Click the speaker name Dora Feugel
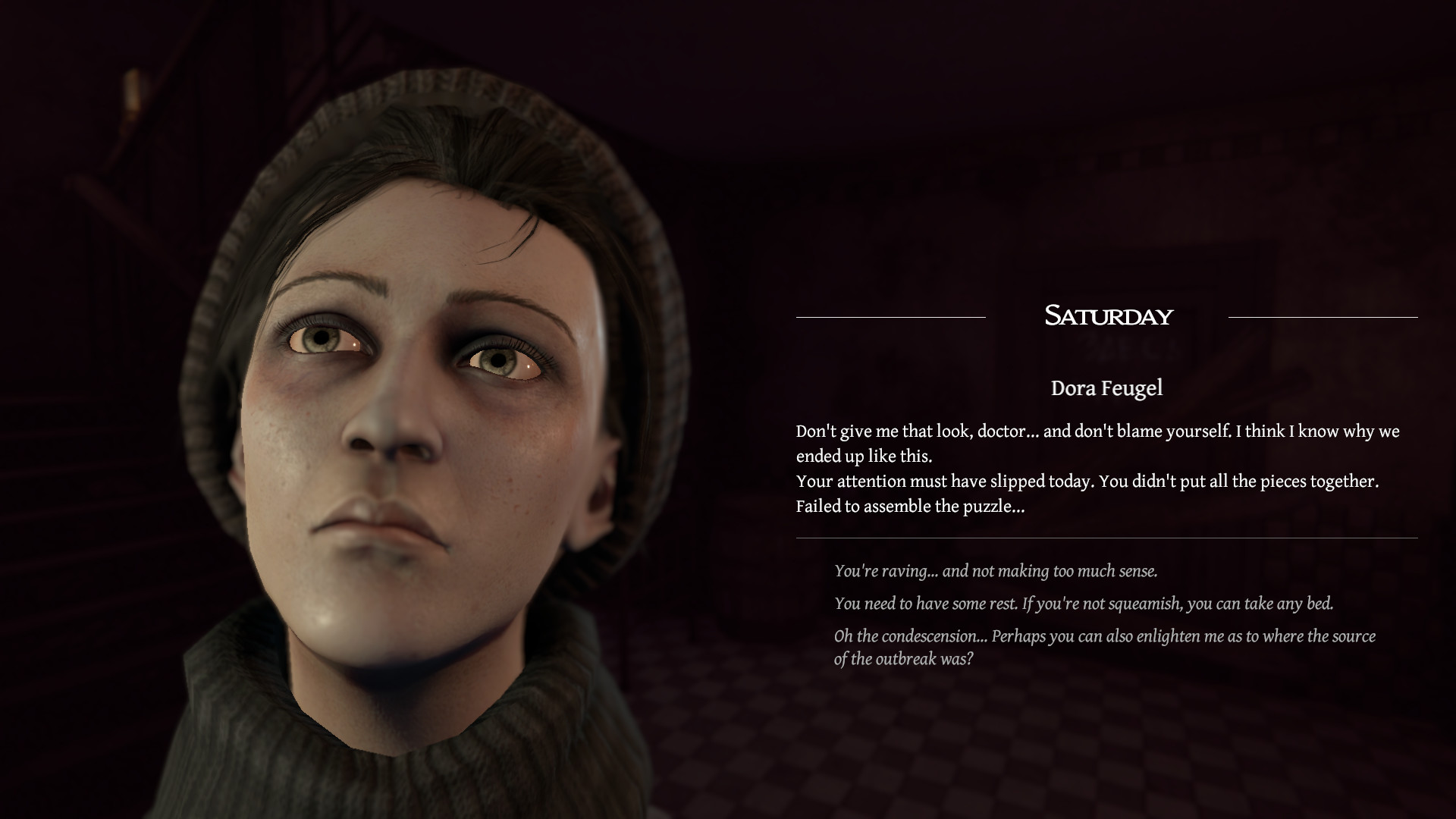Viewport: 1456px width, 819px height. point(1106,389)
